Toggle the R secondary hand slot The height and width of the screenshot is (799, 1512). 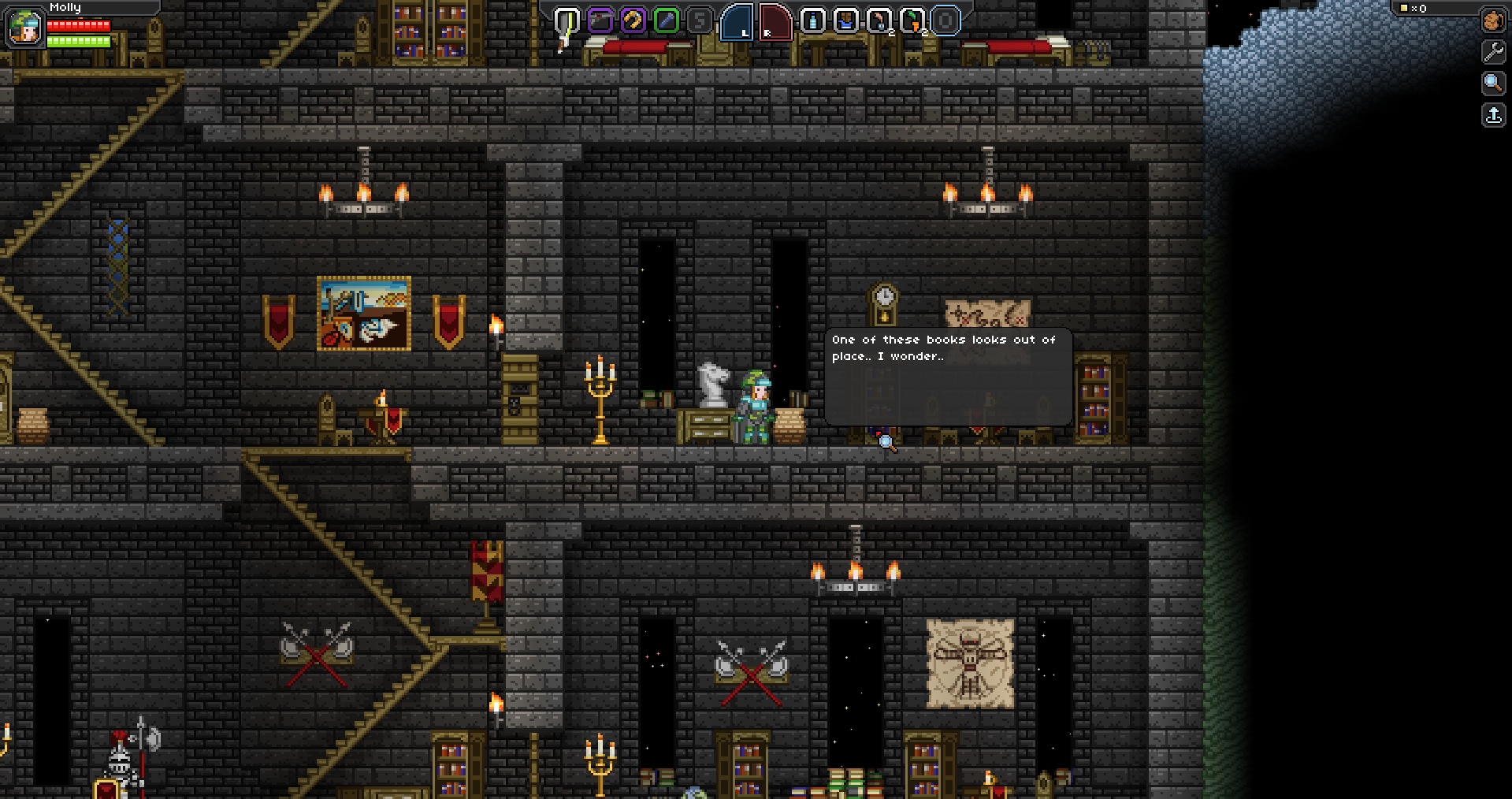coord(775,24)
